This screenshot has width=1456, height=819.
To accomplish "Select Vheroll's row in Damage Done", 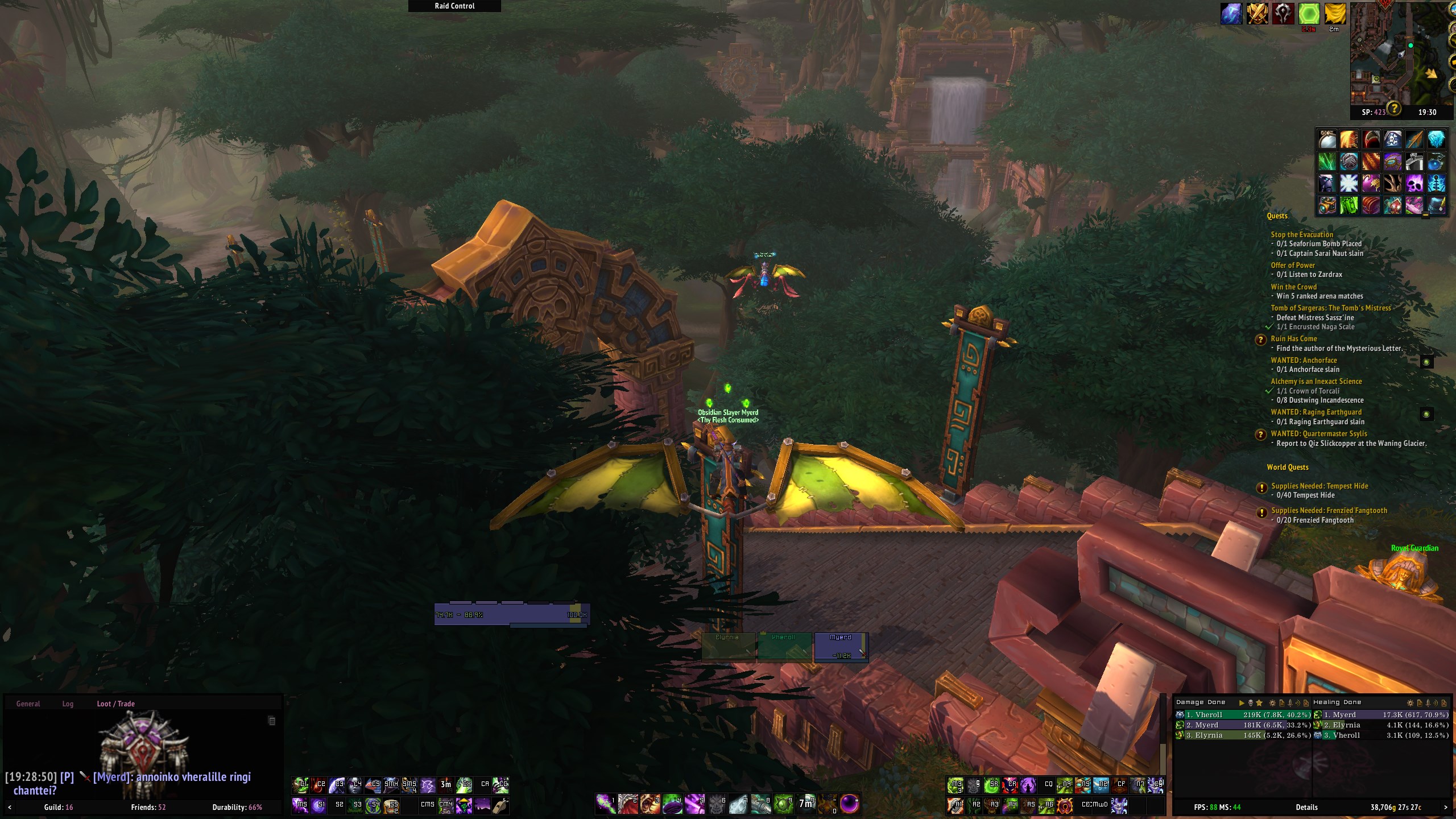I will tap(1243, 715).
